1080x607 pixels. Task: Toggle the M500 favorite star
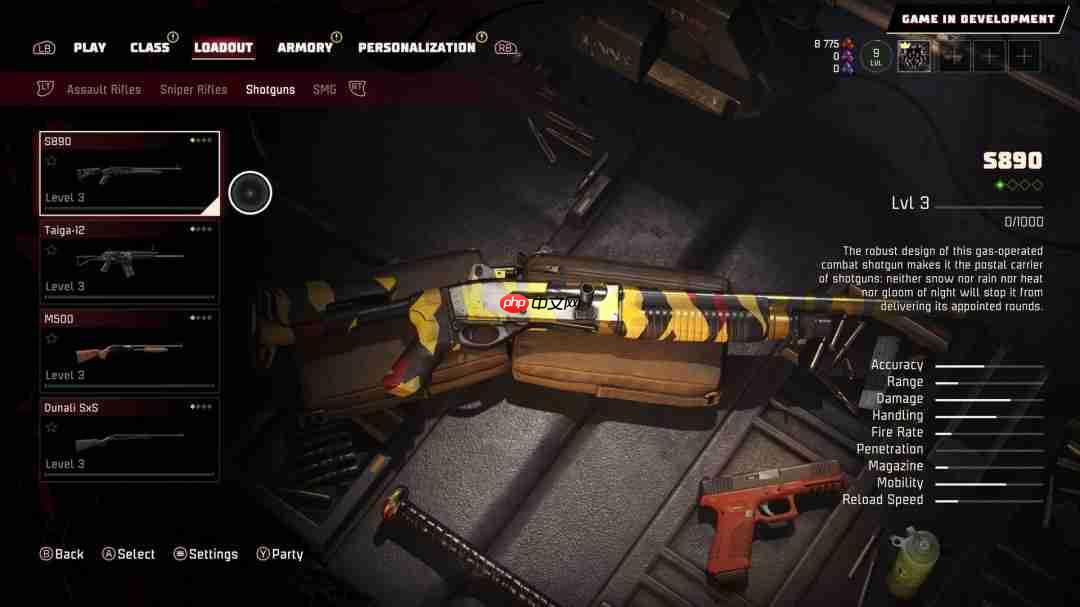coord(51,339)
